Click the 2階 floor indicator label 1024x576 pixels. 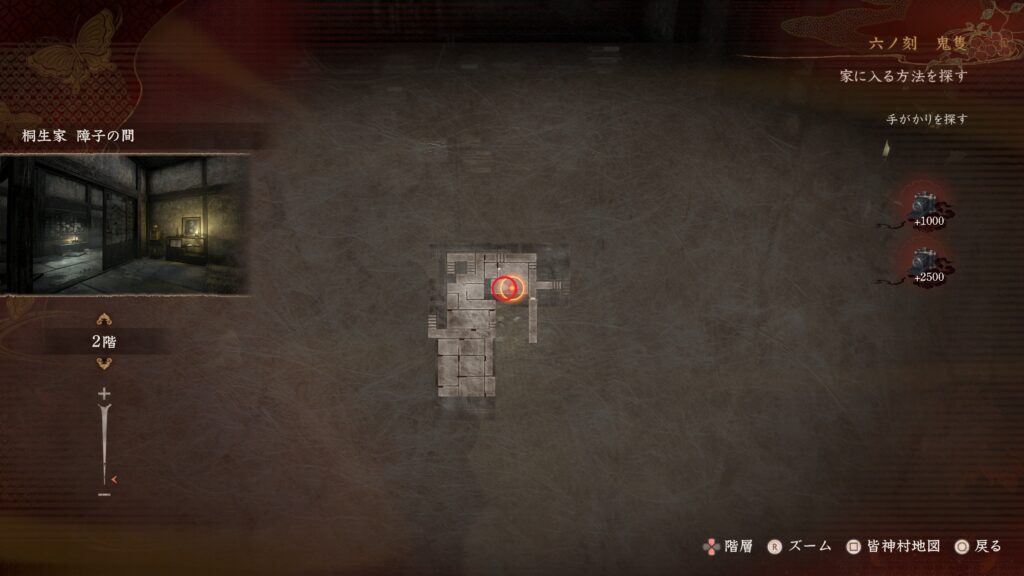[104, 342]
